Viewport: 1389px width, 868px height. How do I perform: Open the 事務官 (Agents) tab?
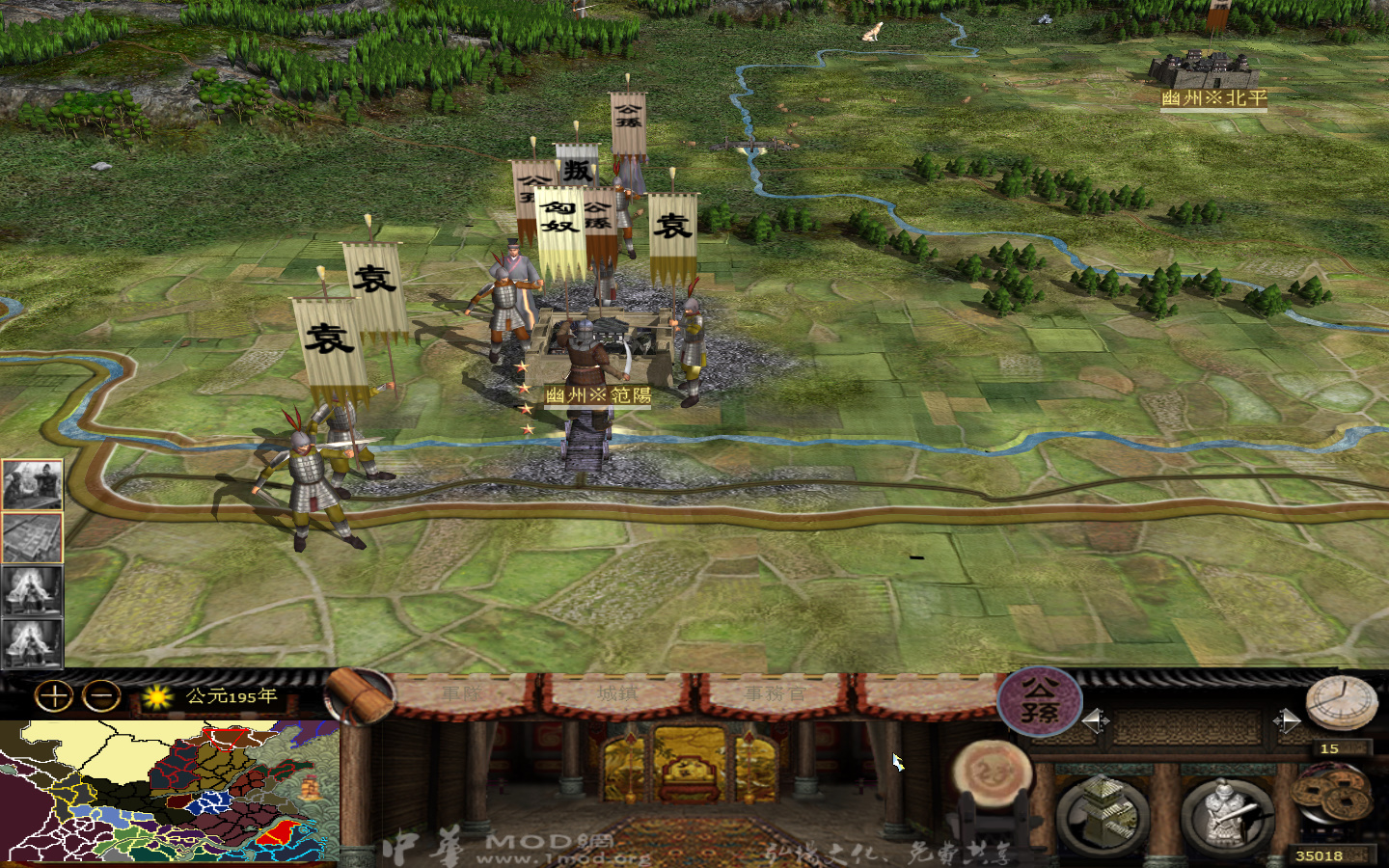click(776, 692)
